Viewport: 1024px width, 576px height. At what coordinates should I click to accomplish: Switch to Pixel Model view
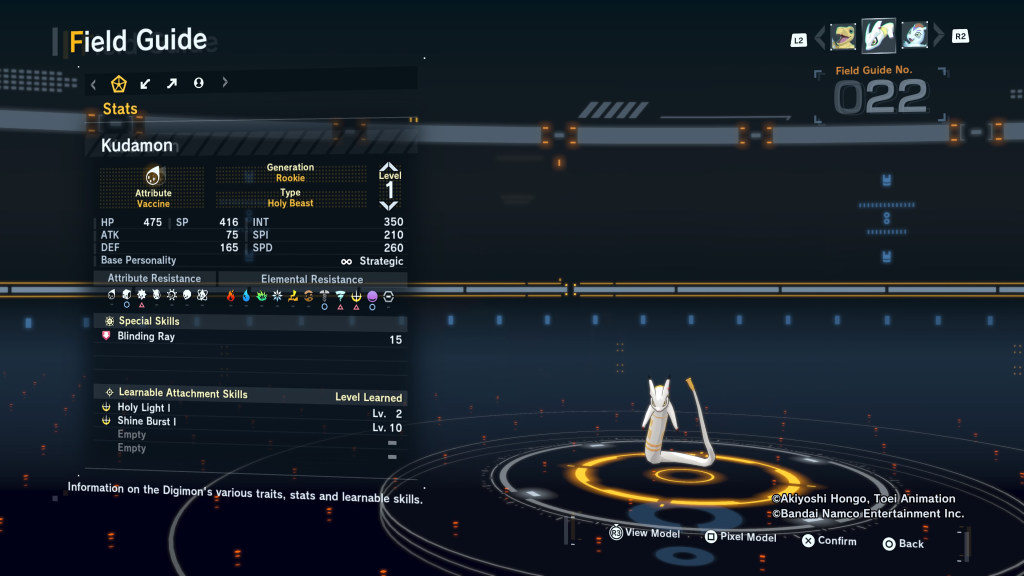click(739, 537)
